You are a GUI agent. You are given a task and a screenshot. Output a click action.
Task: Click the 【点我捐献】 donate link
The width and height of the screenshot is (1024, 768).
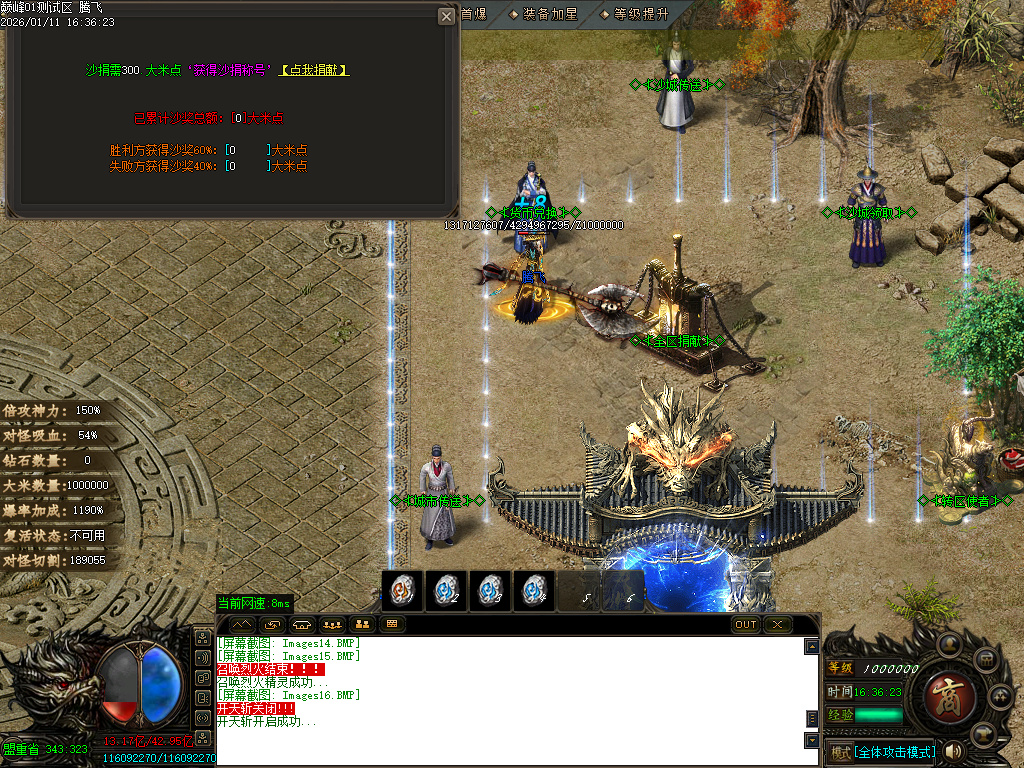coord(314,70)
